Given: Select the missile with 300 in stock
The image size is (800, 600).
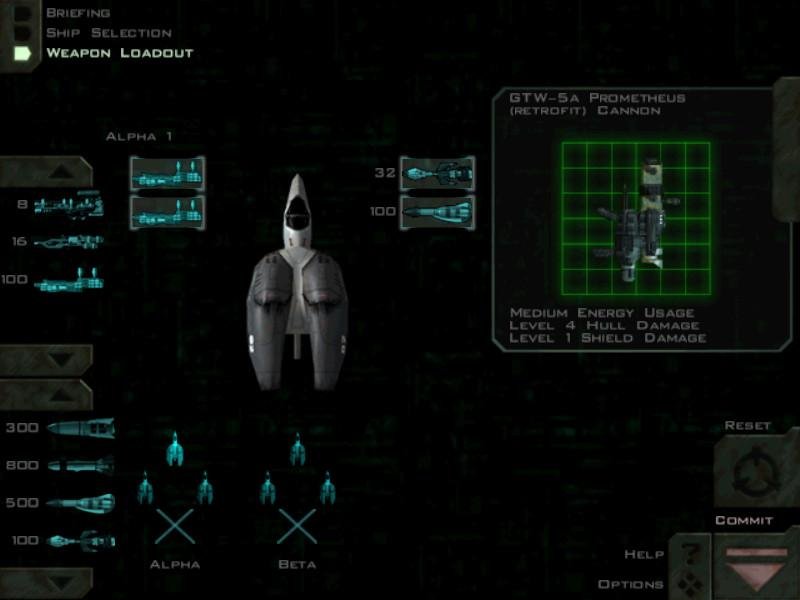Looking at the screenshot, I should click(x=80, y=428).
